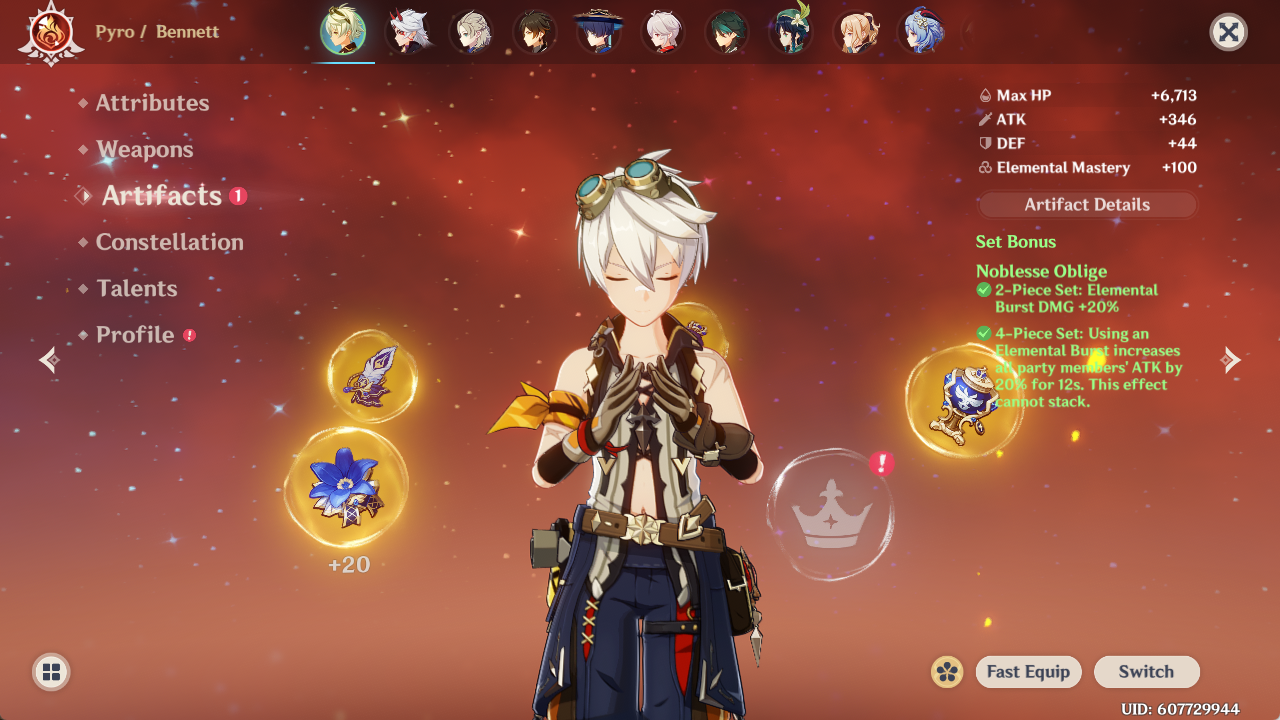Select the blue urn goblet artifact
This screenshot has width=1280, height=720.
pos(962,402)
